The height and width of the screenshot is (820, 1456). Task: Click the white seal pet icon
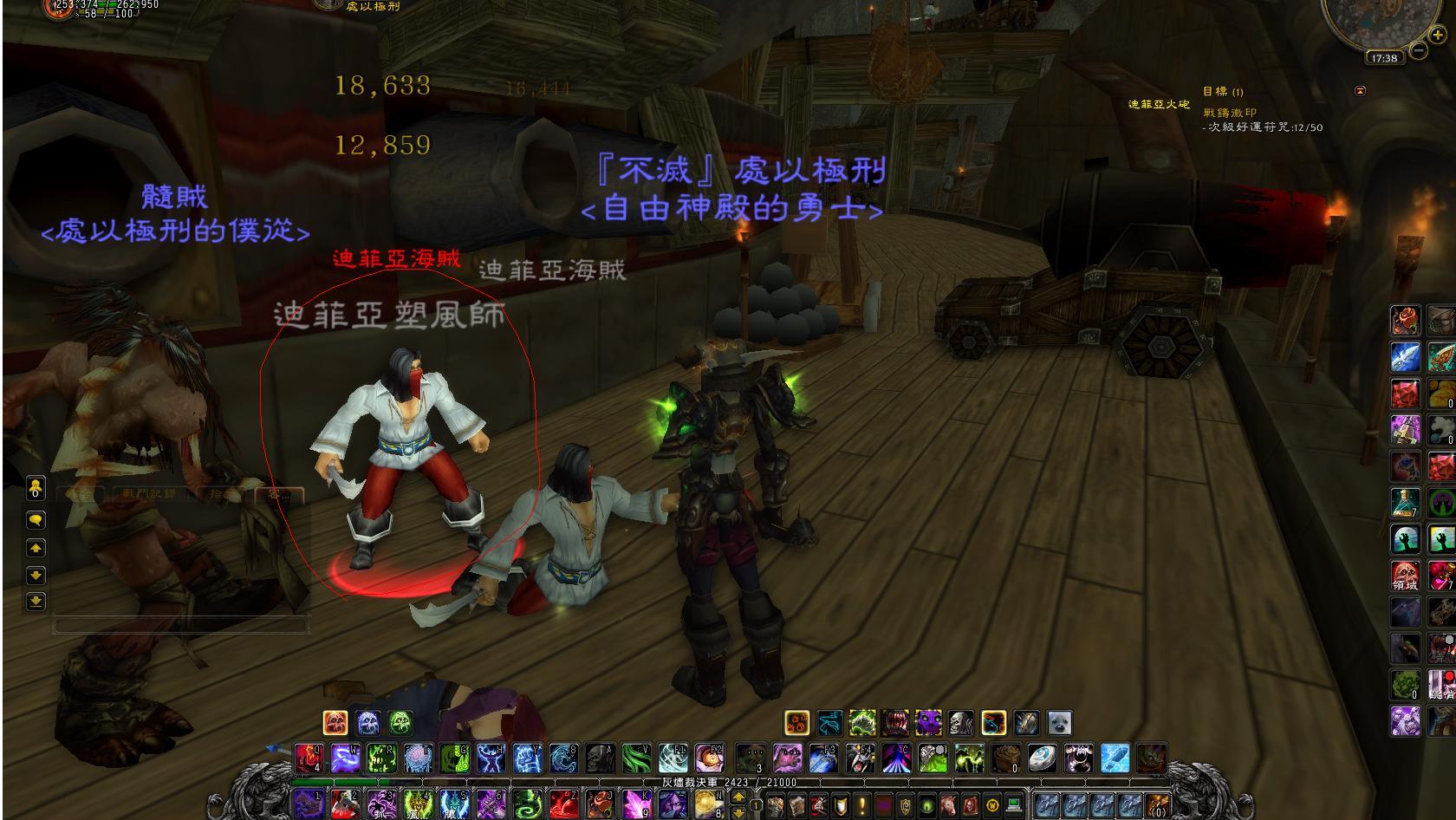click(1058, 723)
